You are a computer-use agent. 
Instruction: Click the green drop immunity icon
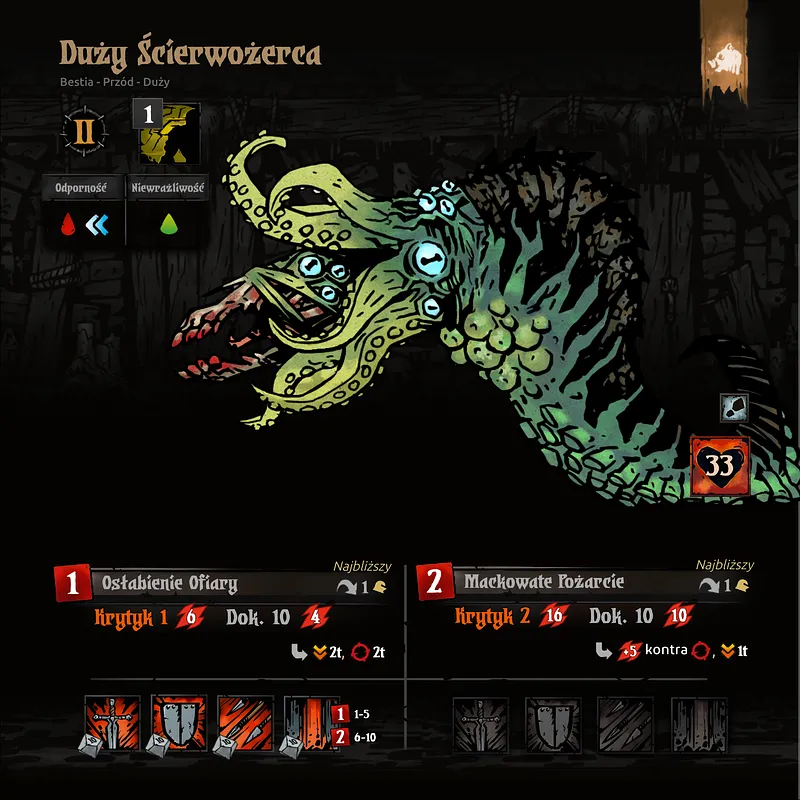tap(168, 226)
